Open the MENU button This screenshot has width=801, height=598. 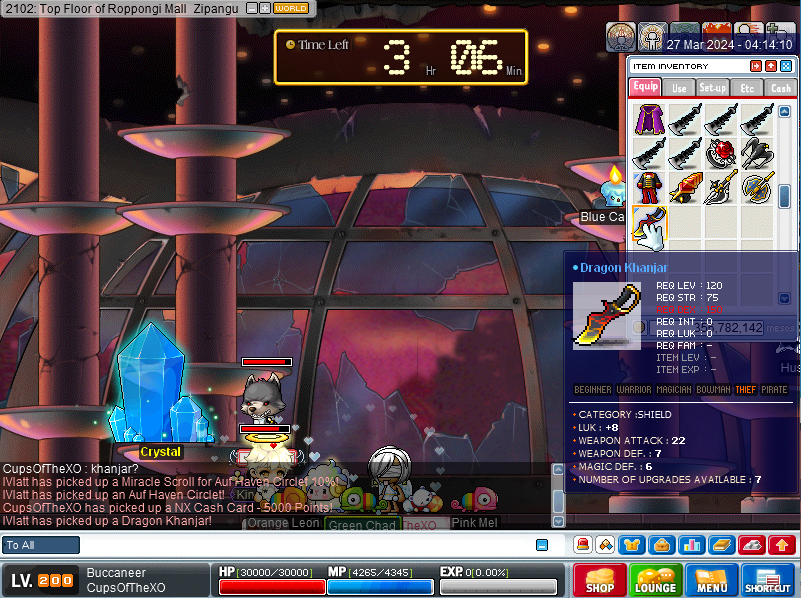712,580
